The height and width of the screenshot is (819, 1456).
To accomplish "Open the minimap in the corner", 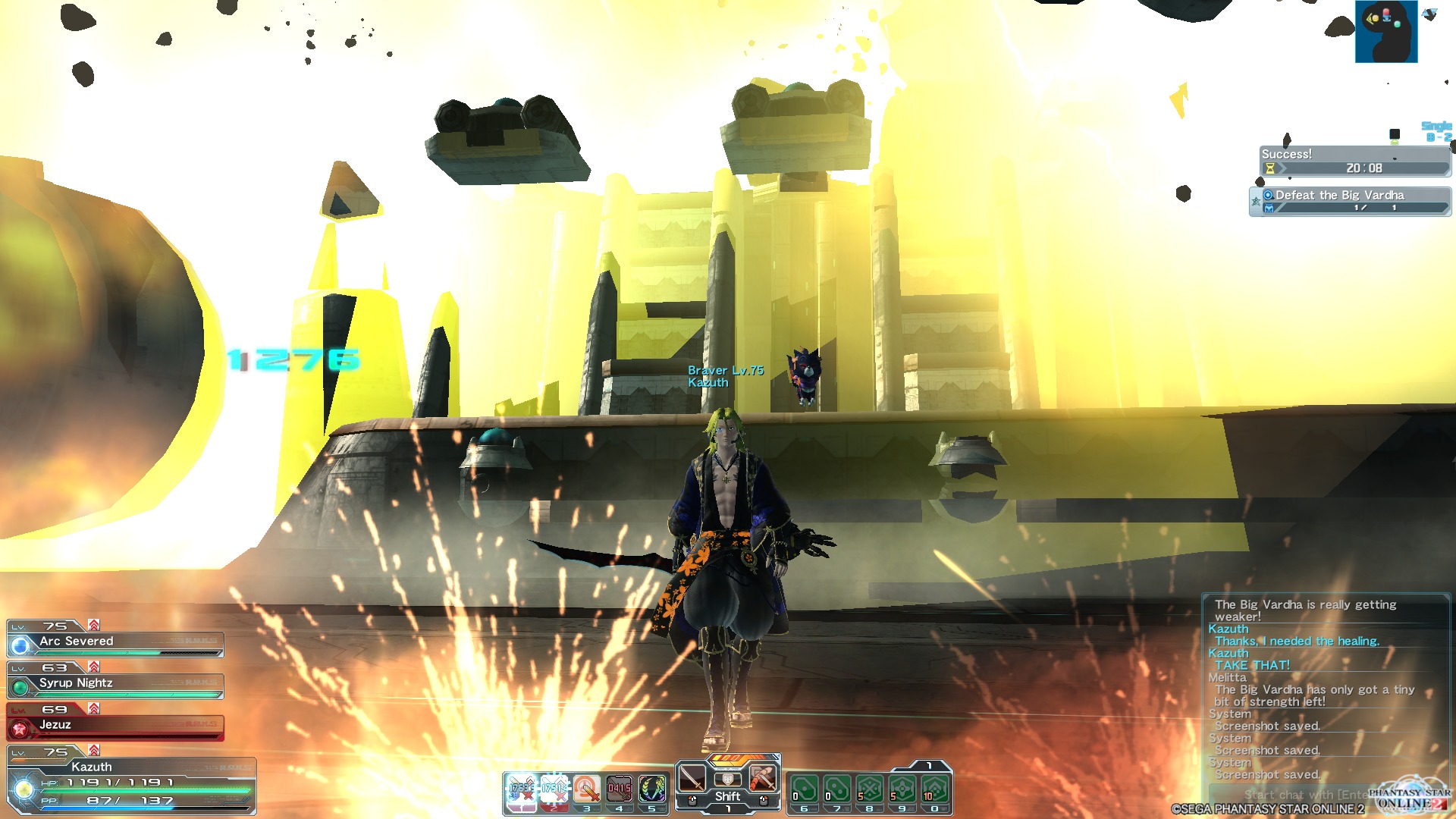I will (x=1385, y=31).
